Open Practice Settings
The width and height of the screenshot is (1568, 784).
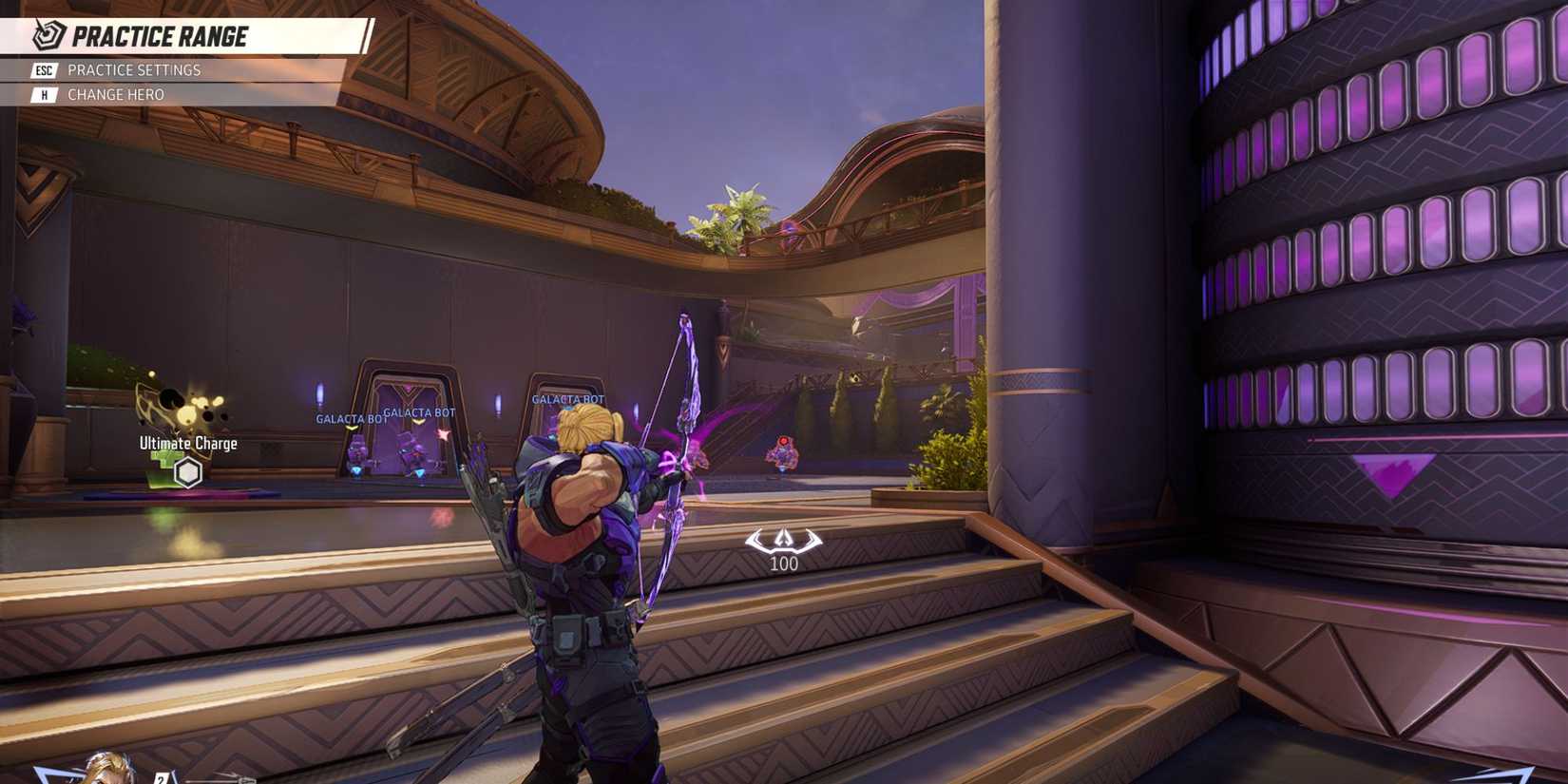(133, 69)
